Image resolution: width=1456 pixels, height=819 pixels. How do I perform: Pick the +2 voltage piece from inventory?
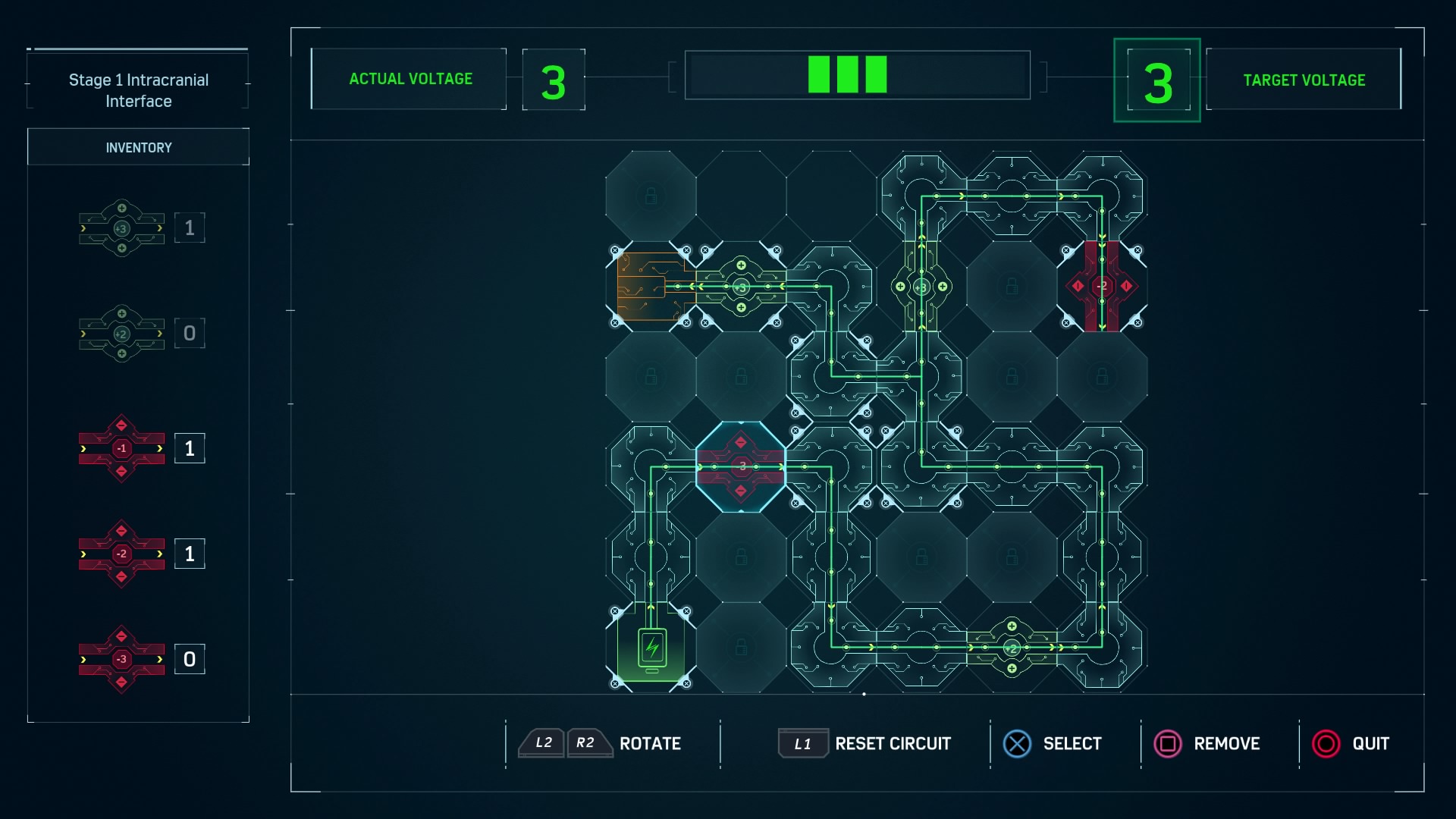(x=121, y=334)
